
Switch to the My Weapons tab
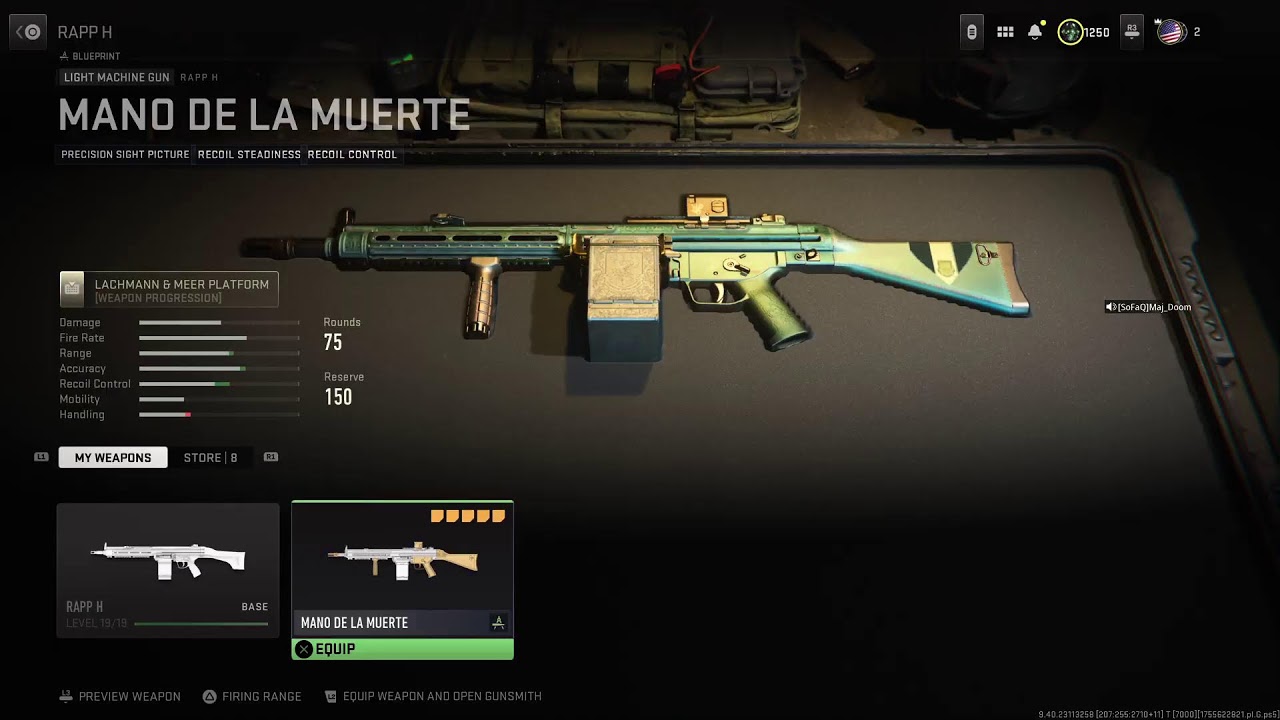point(113,458)
